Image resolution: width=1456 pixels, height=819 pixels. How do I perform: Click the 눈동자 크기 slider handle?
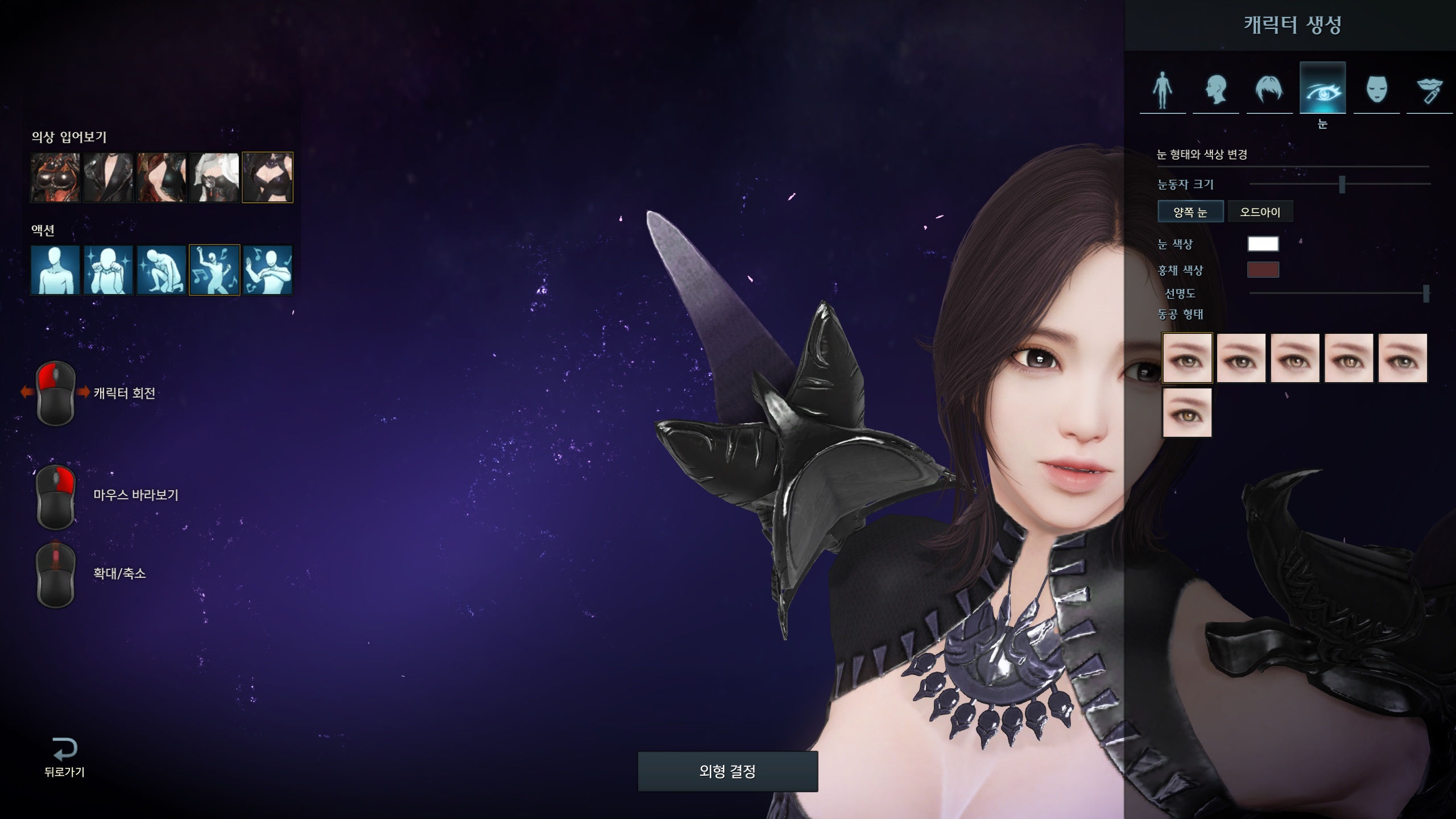pyautogui.click(x=1342, y=184)
